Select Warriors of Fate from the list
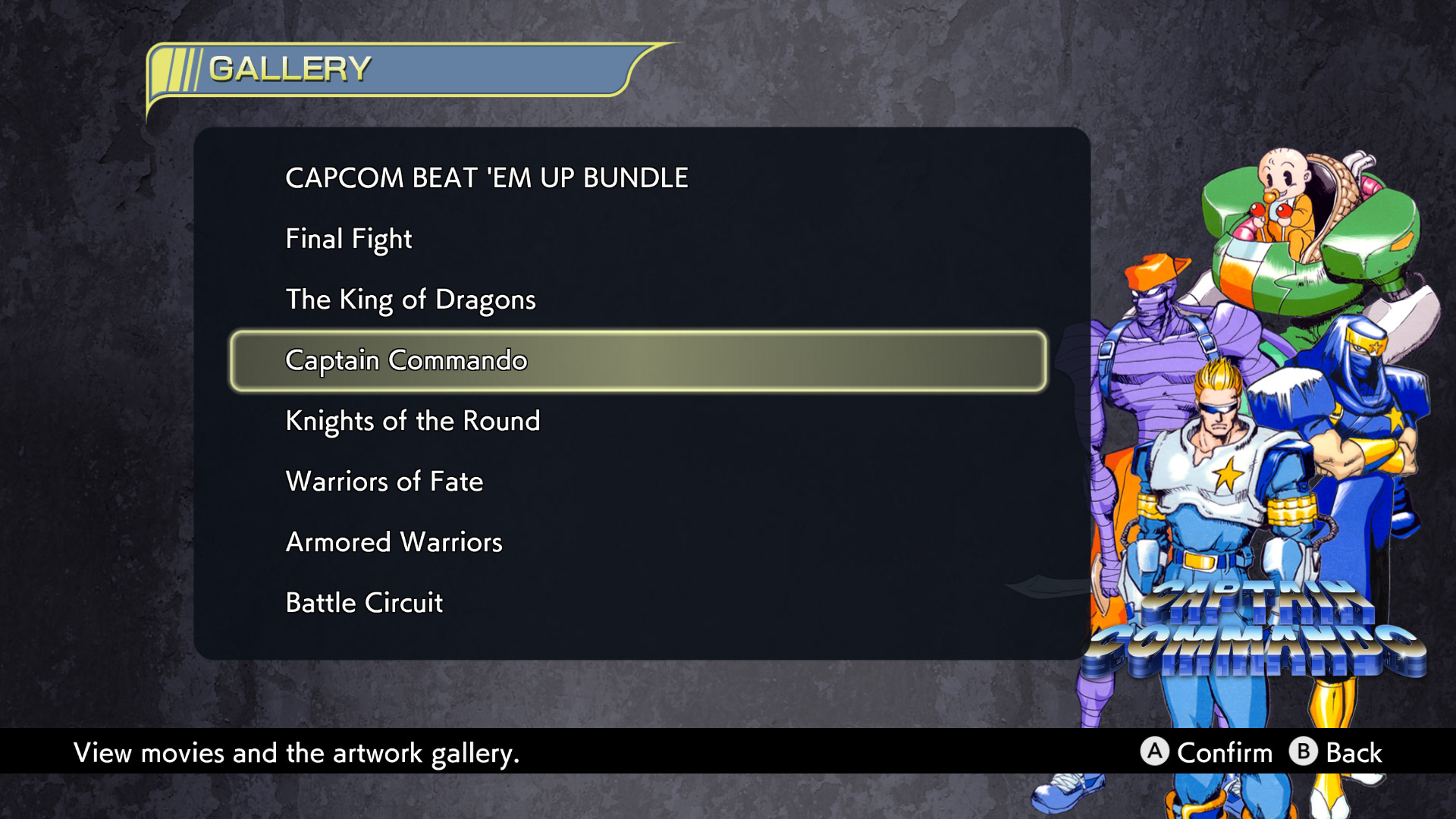The width and height of the screenshot is (1456, 819). [x=384, y=482]
